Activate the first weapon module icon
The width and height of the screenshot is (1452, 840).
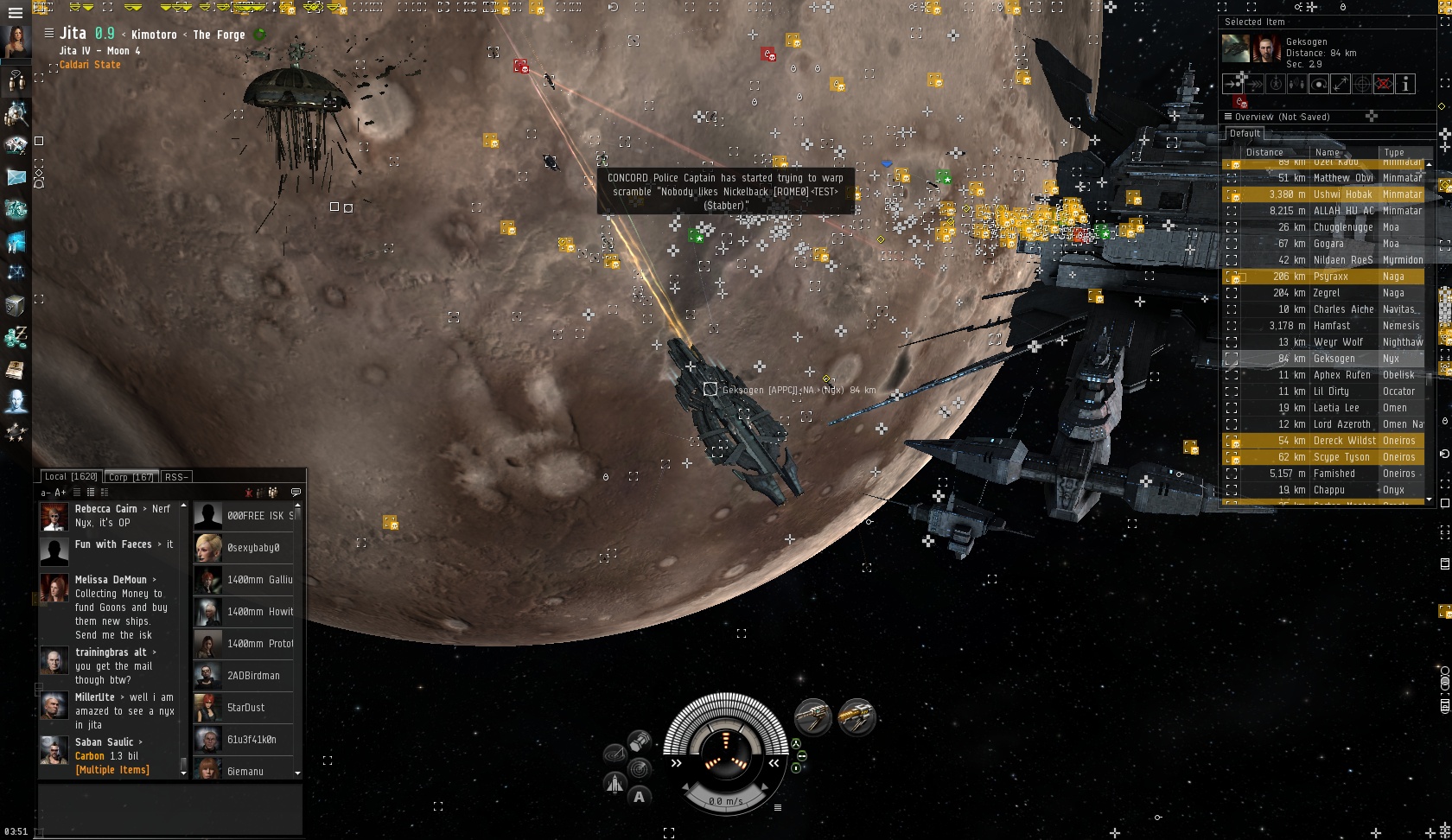tap(812, 716)
